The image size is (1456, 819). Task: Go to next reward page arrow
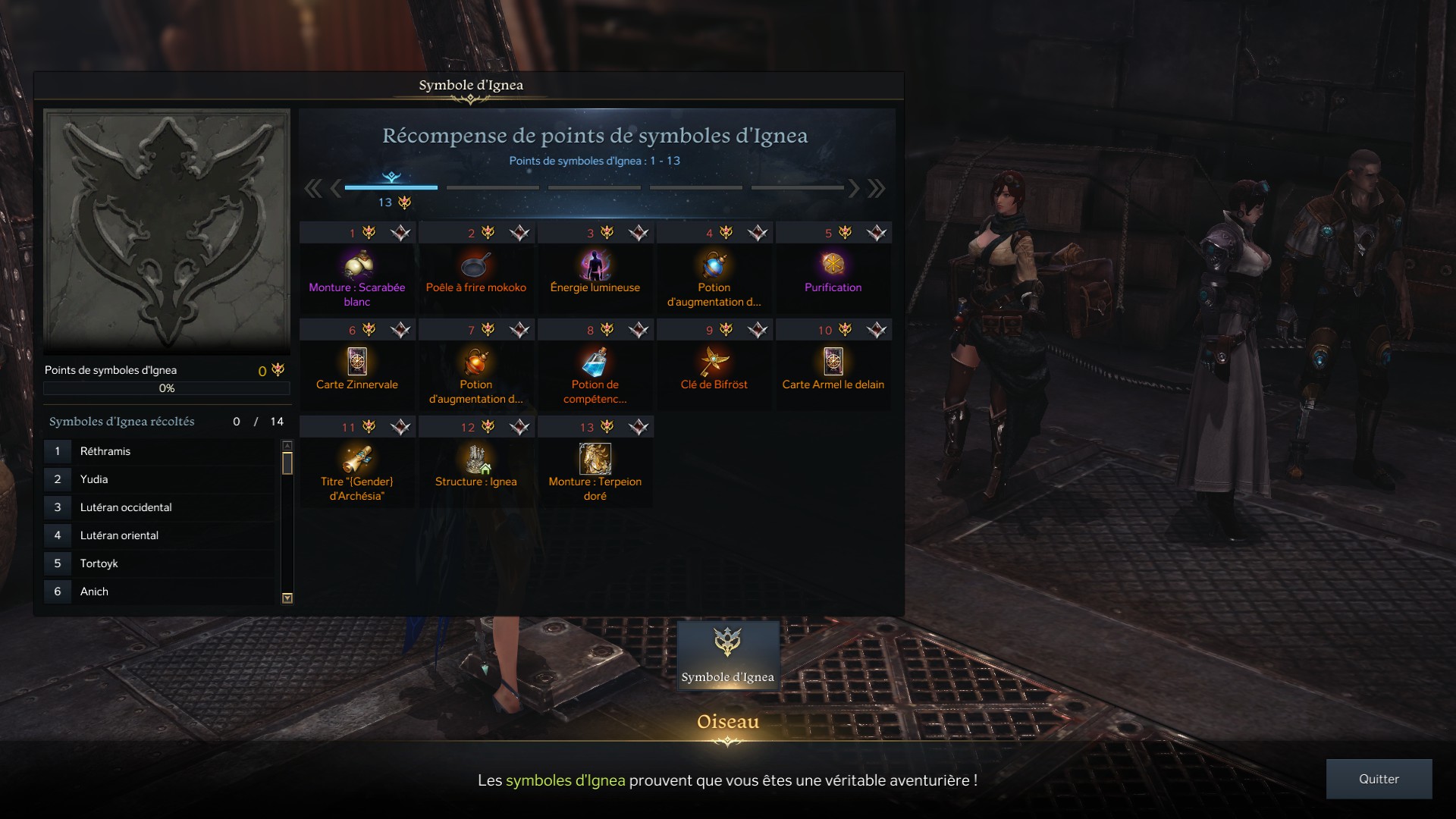coord(855,188)
